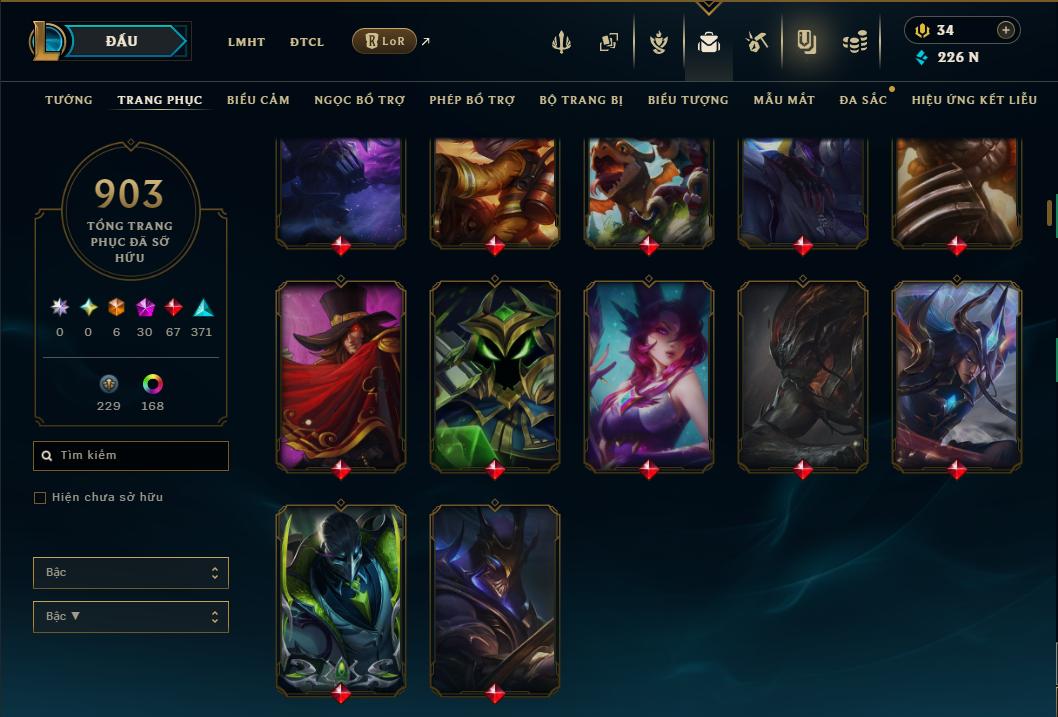The height and width of the screenshot is (717, 1058).
Task: Open the NGỌC BỔ TRỢ tab
Action: (359, 100)
